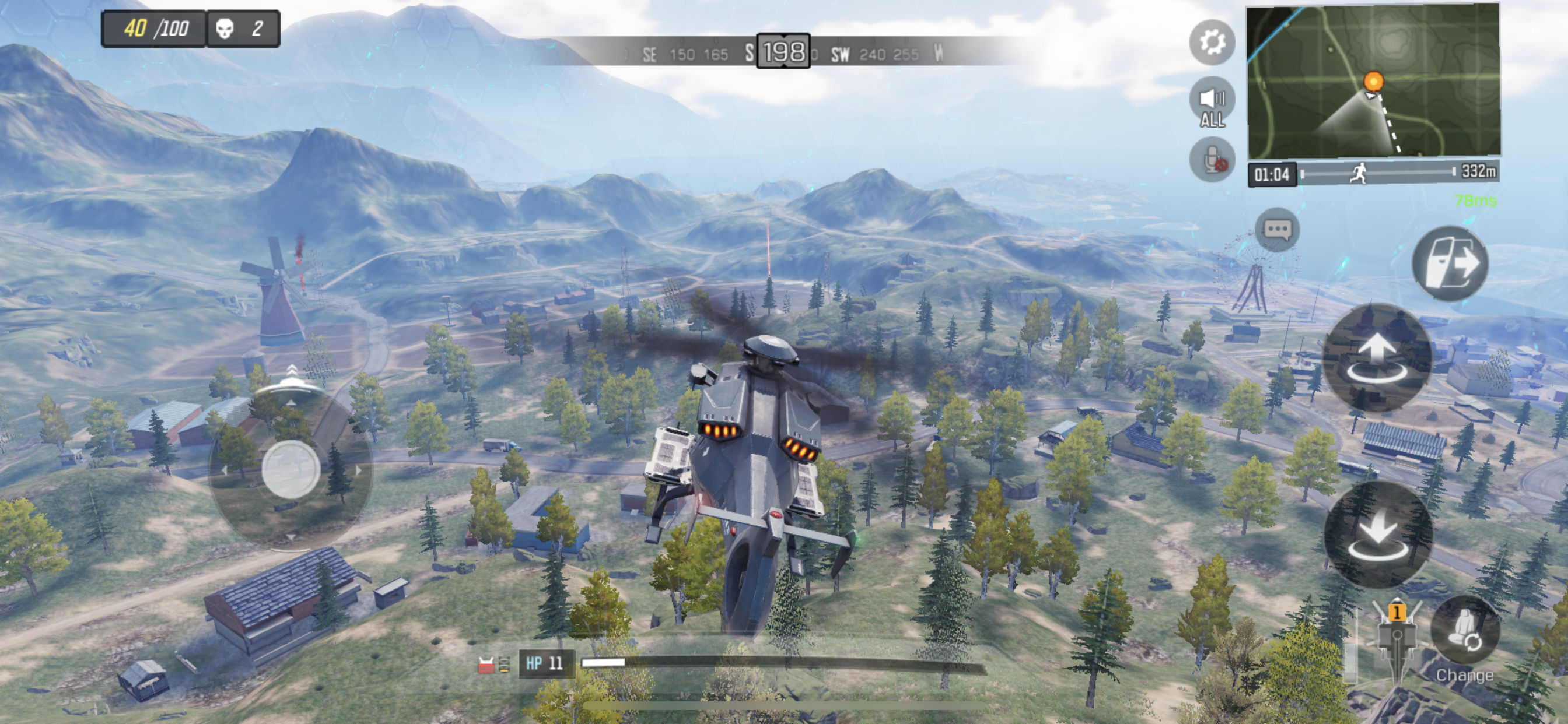
Task: Exit the helicopter with the door icon
Action: (1450, 264)
